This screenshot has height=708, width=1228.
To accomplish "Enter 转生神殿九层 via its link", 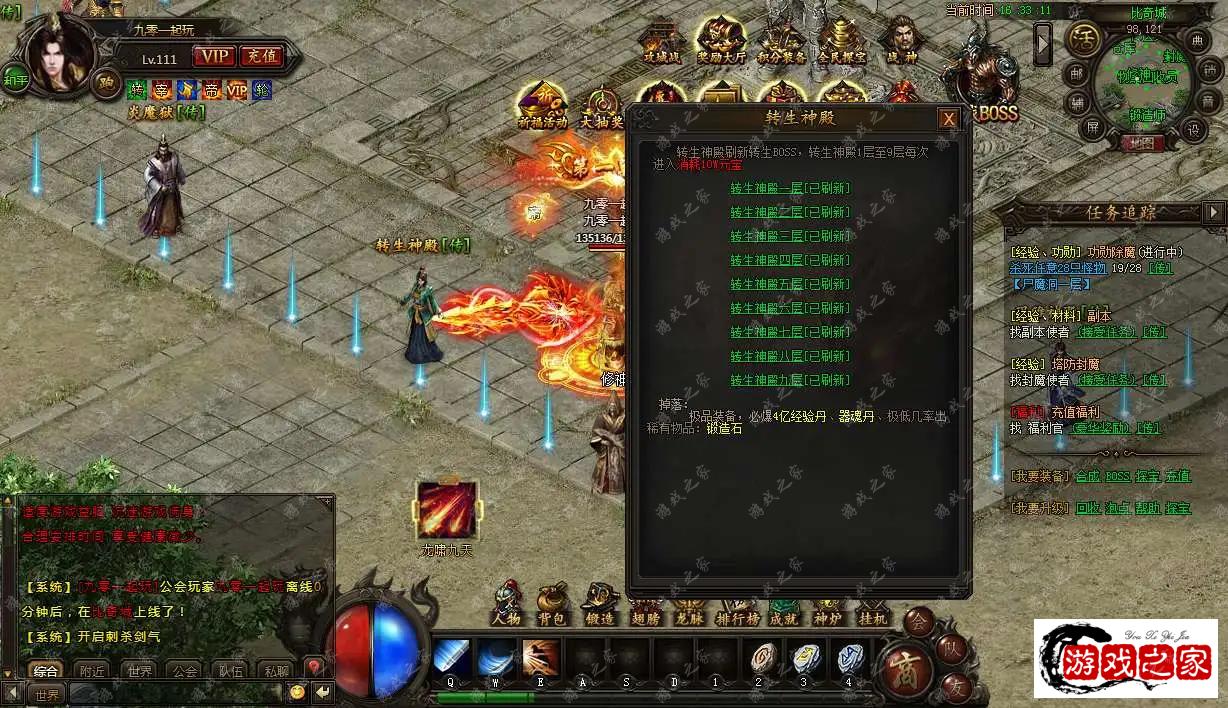I will pyautogui.click(x=789, y=380).
